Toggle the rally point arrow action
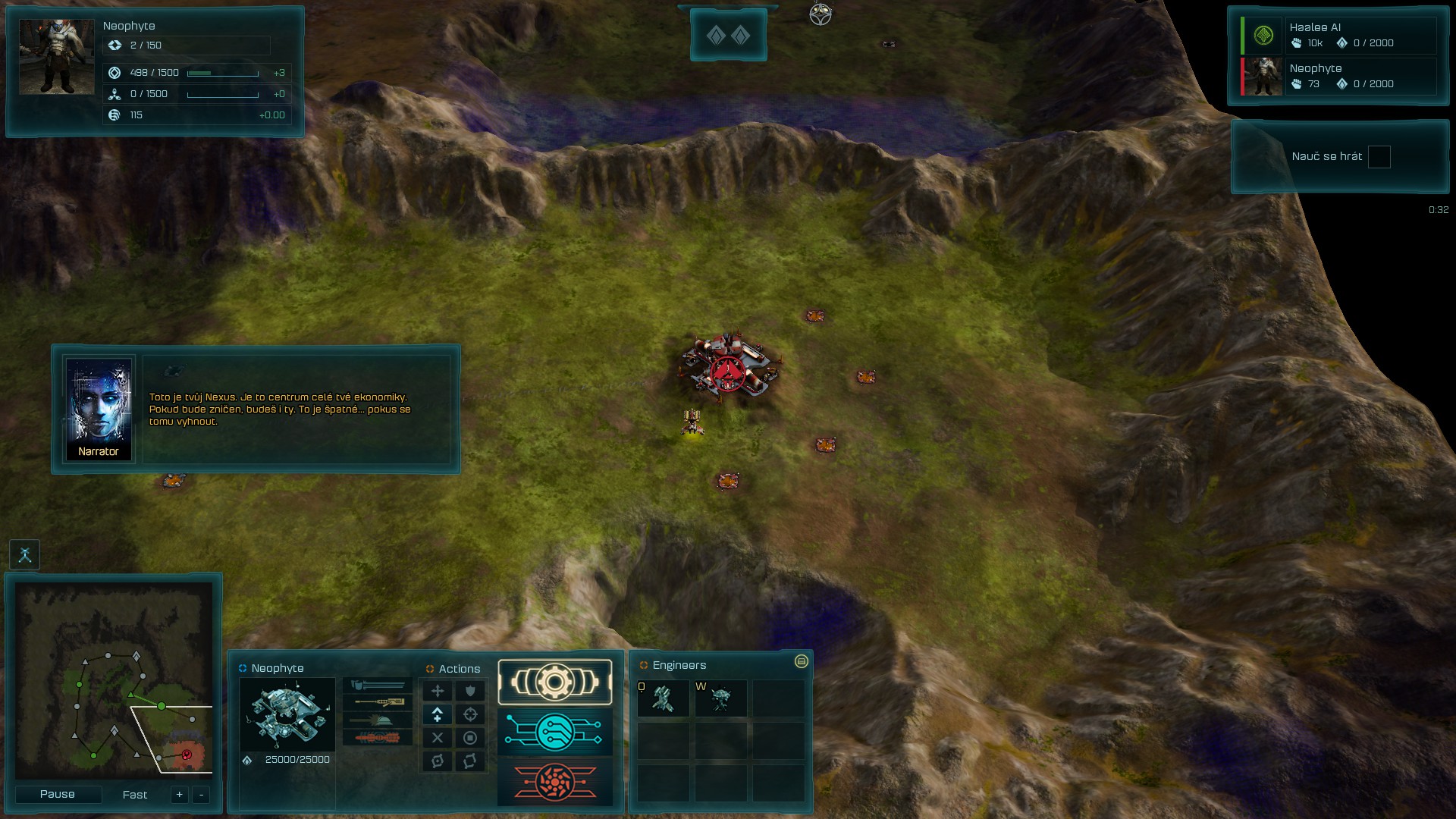This screenshot has height=819, width=1456. [x=438, y=714]
